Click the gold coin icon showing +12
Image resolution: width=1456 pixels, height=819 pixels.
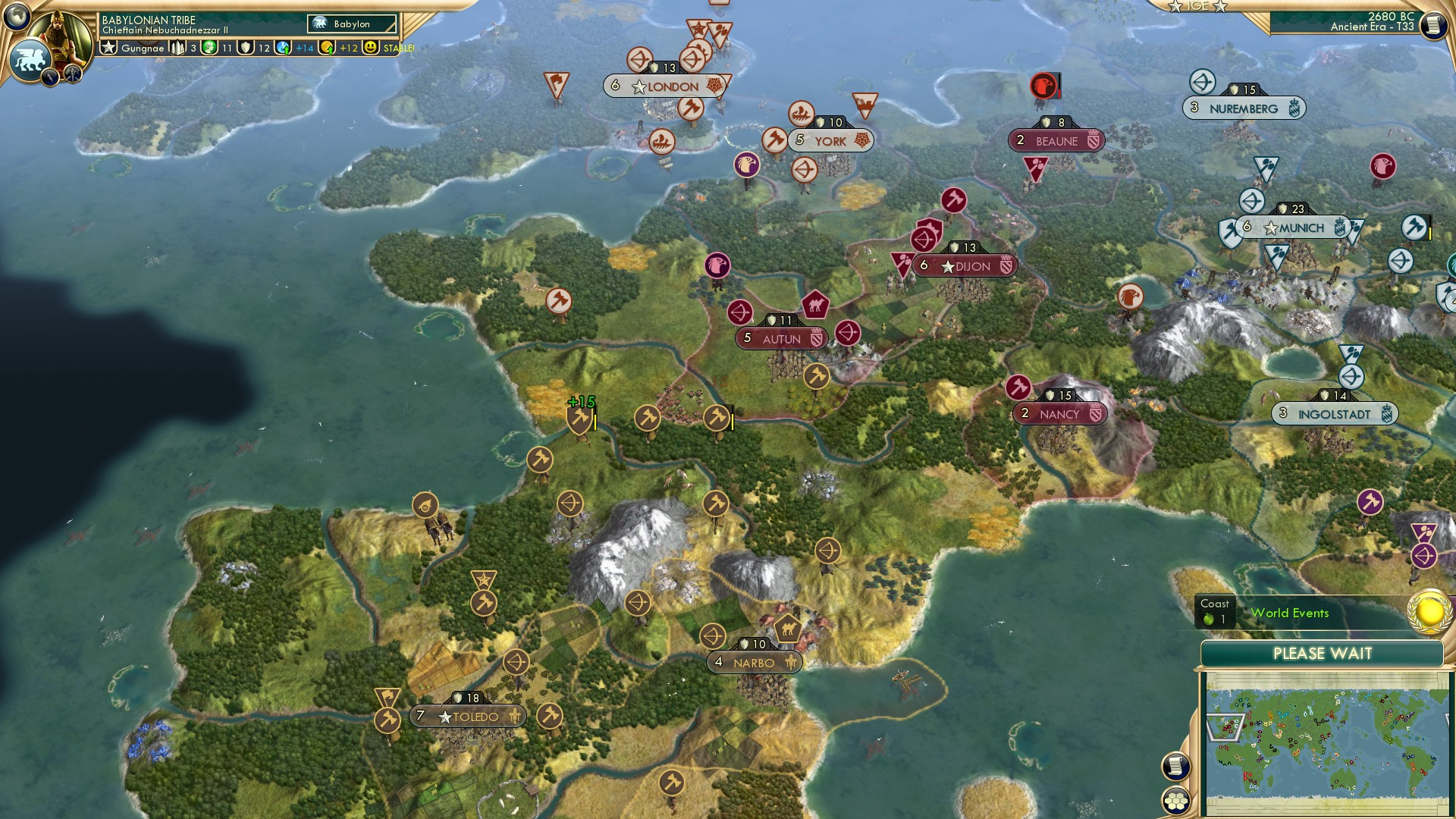(x=326, y=47)
